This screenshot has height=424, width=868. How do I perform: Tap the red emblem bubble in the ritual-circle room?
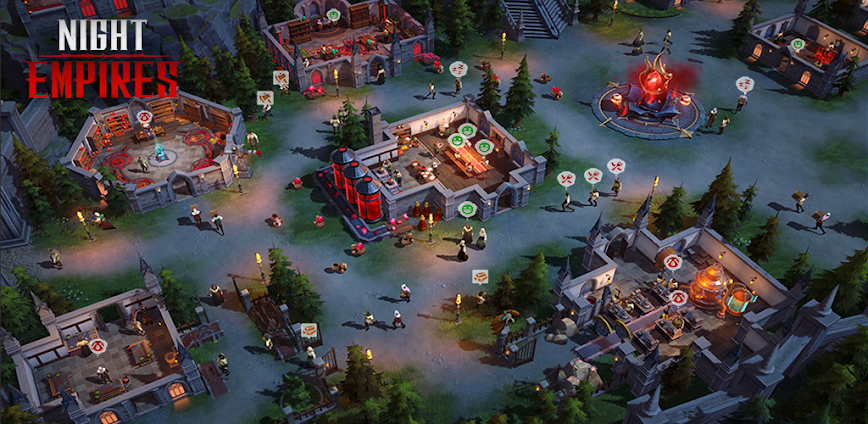[145, 117]
